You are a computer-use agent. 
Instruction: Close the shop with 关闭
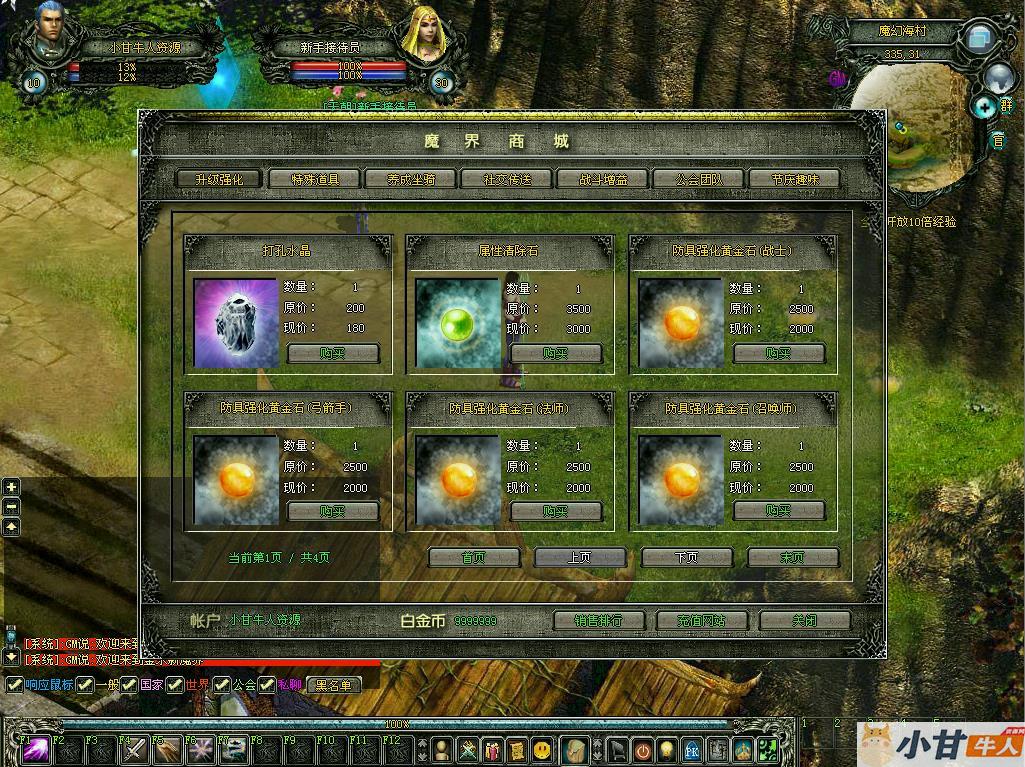click(x=804, y=621)
